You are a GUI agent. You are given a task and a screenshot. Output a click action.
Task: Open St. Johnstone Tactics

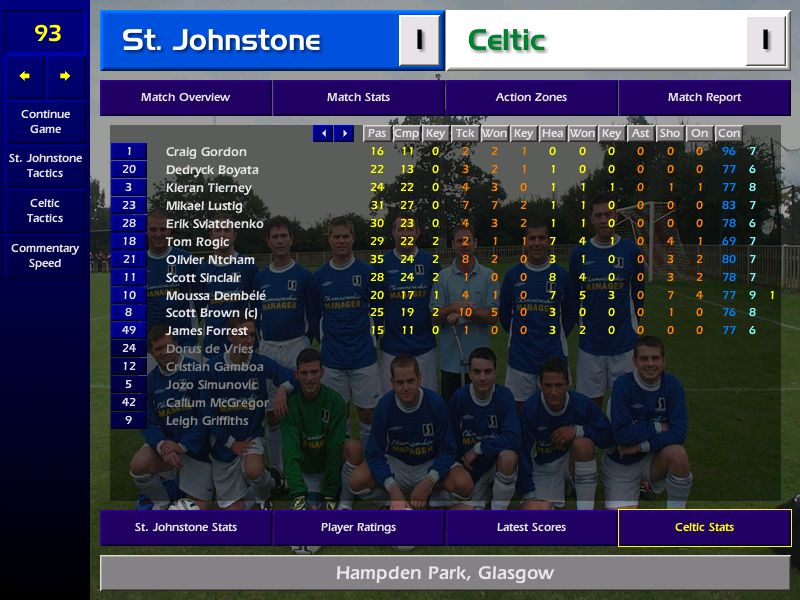pyautogui.click(x=45, y=166)
